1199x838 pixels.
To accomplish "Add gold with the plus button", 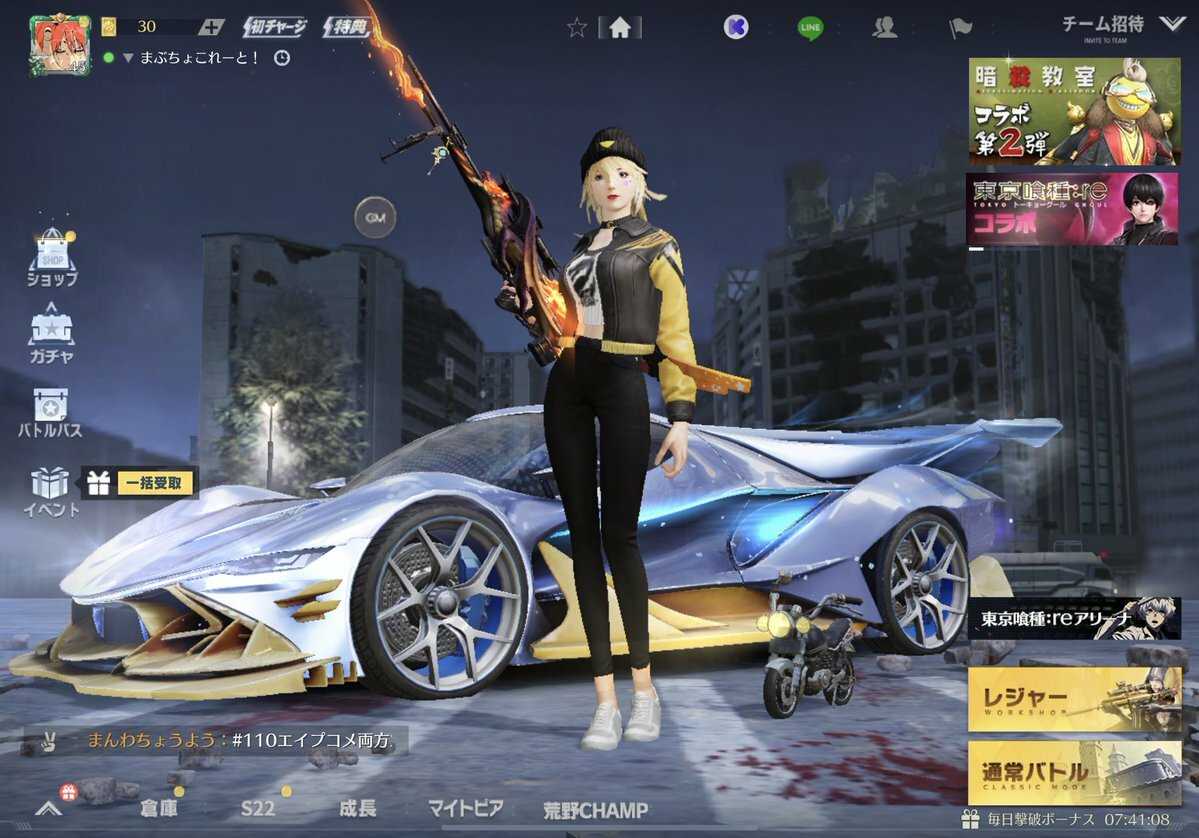I will point(210,28).
